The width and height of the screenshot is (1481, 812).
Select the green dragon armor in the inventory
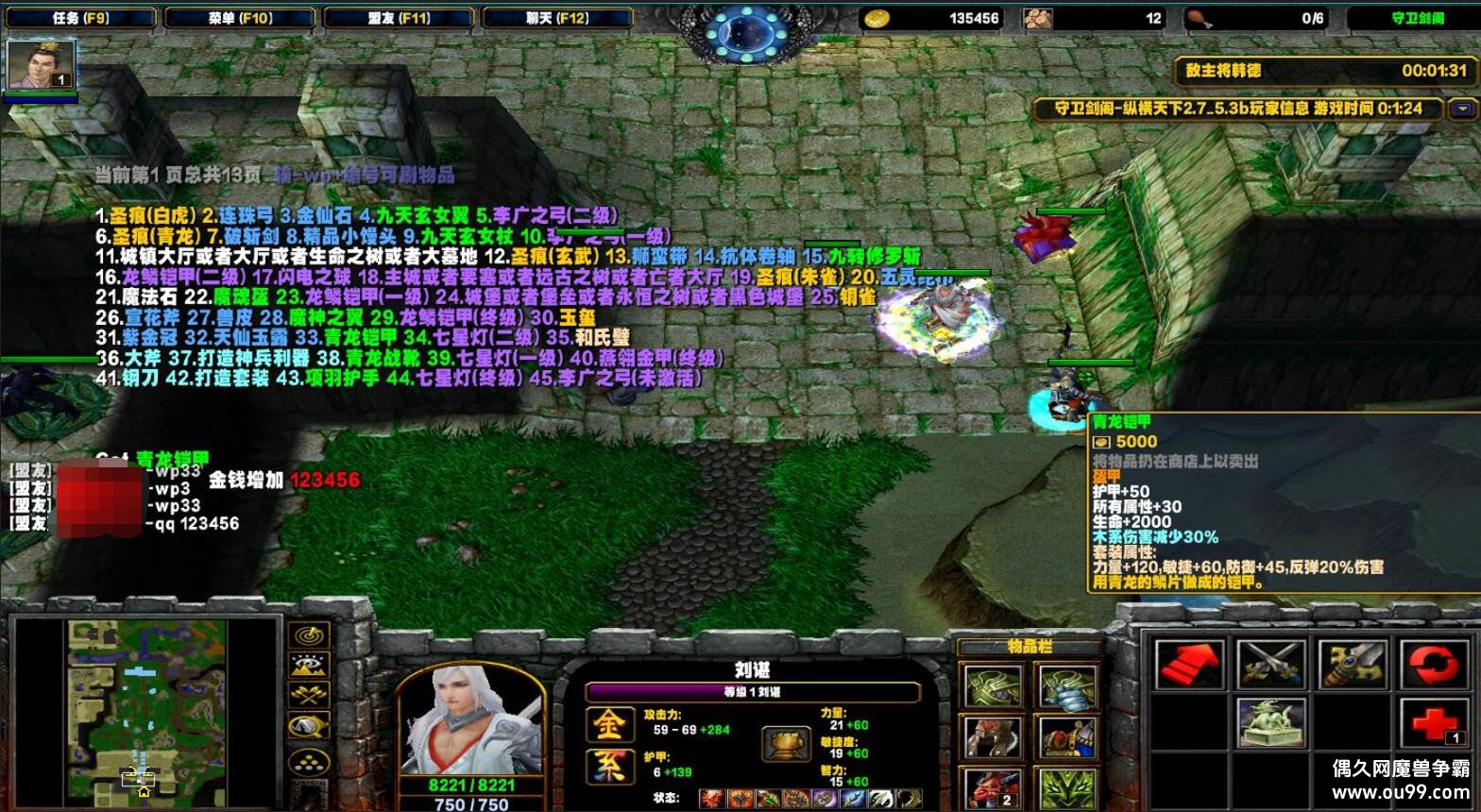(x=994, y=685)
